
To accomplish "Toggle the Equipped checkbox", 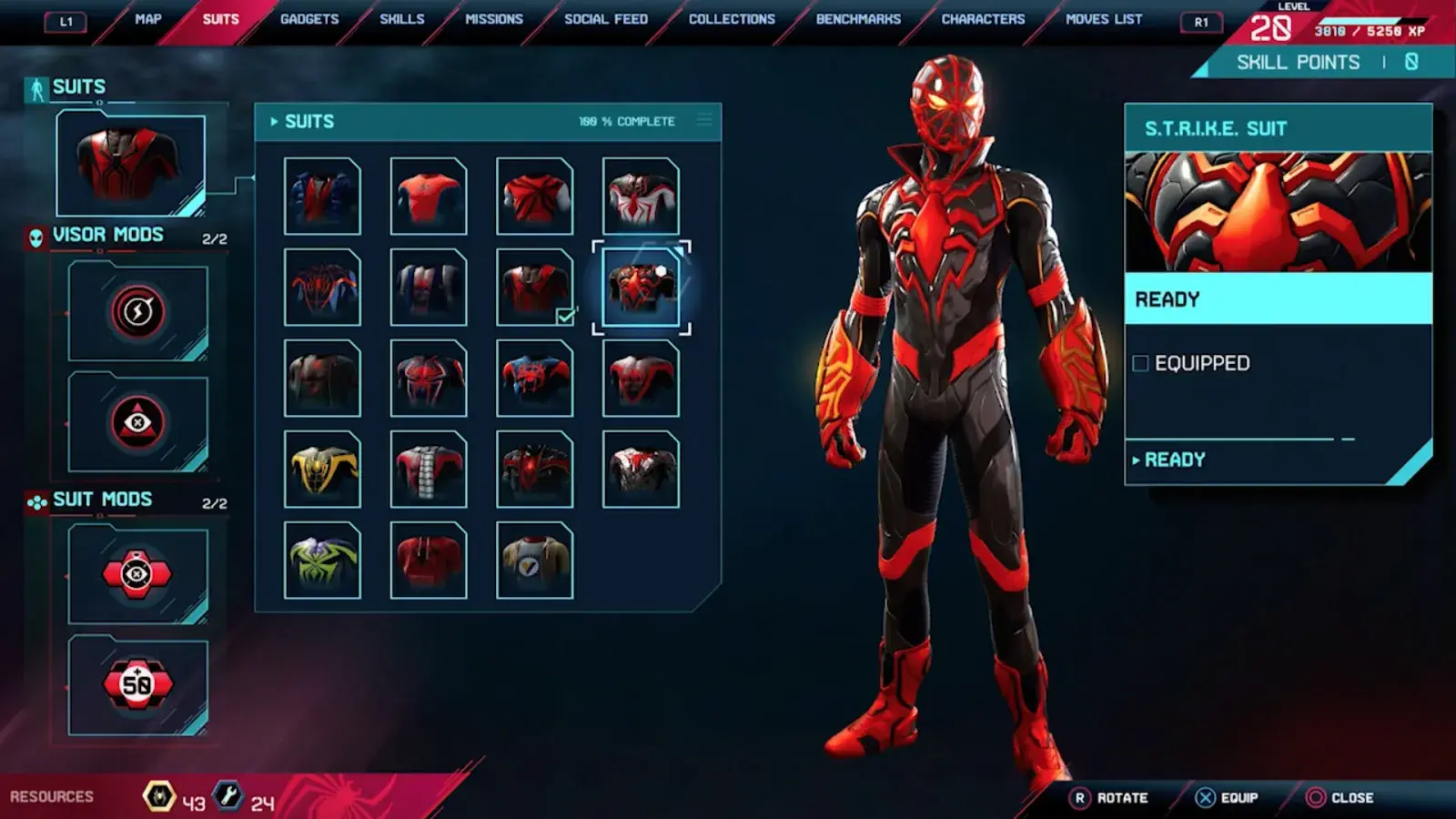I will [1140, 364].
